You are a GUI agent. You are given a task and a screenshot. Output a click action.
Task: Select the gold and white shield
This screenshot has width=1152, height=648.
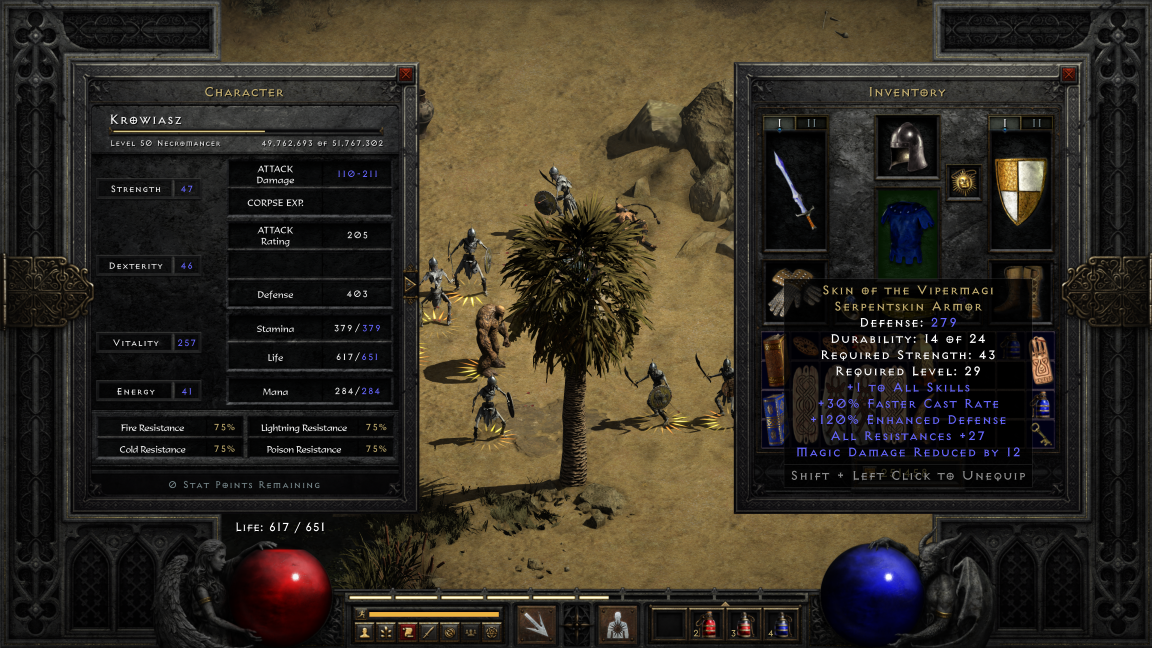tap(1020, 192)
